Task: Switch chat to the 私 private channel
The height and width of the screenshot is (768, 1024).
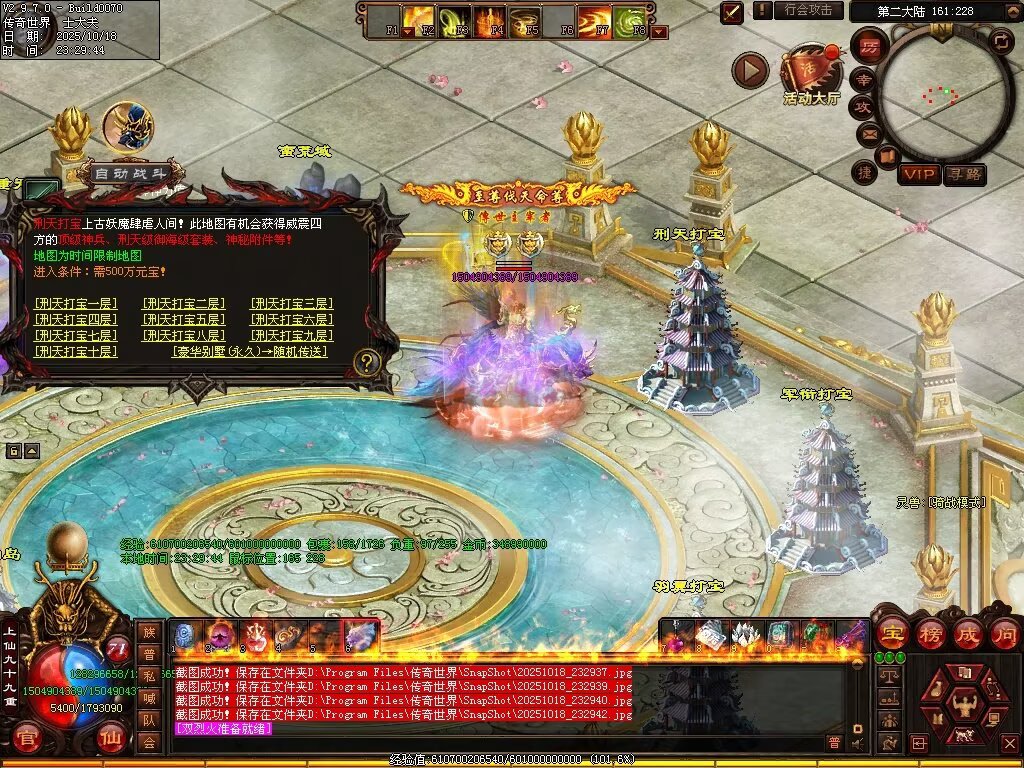Action: tap(149, 675)
